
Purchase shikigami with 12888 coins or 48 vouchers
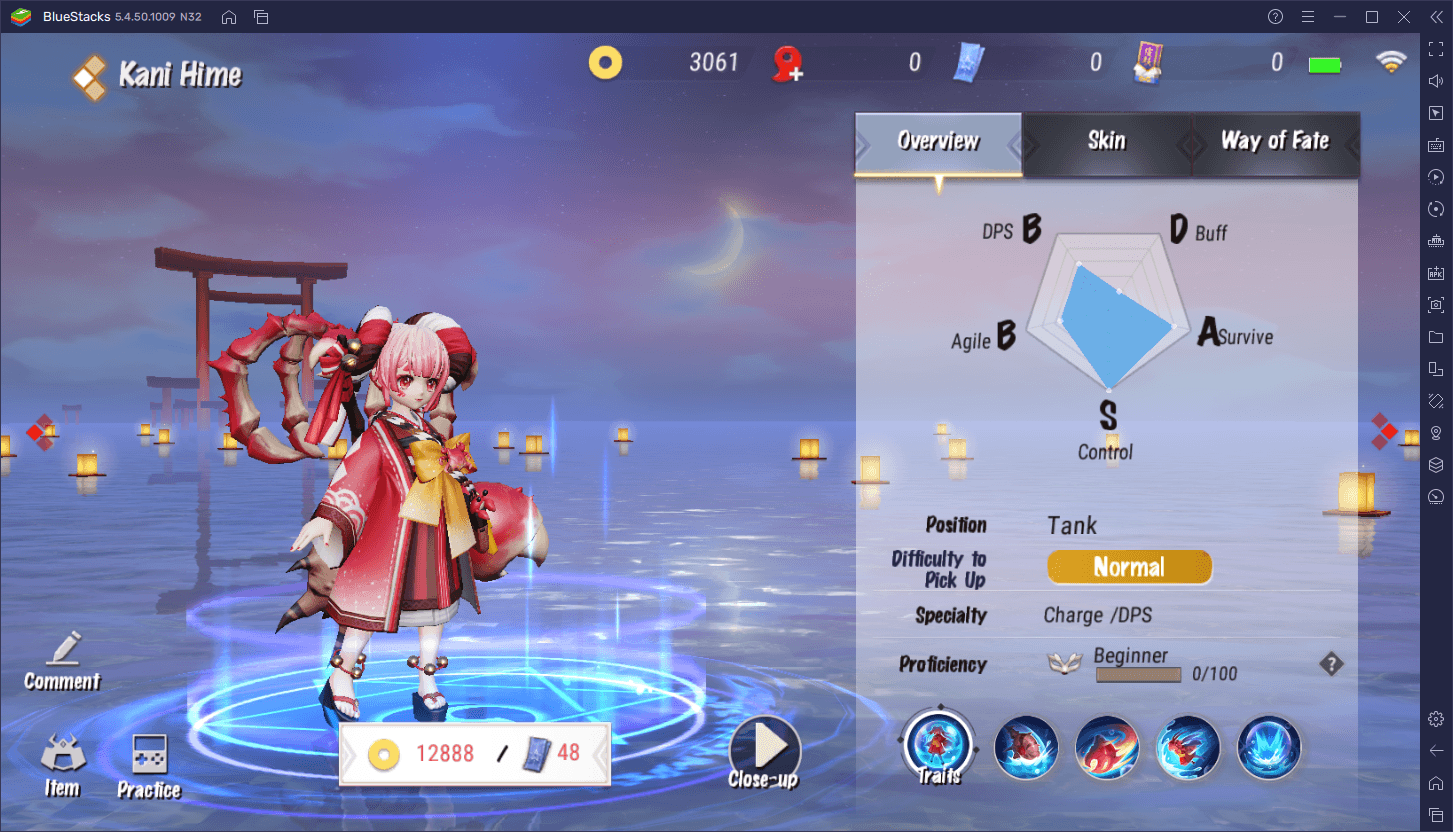click(x=475, y=753)
